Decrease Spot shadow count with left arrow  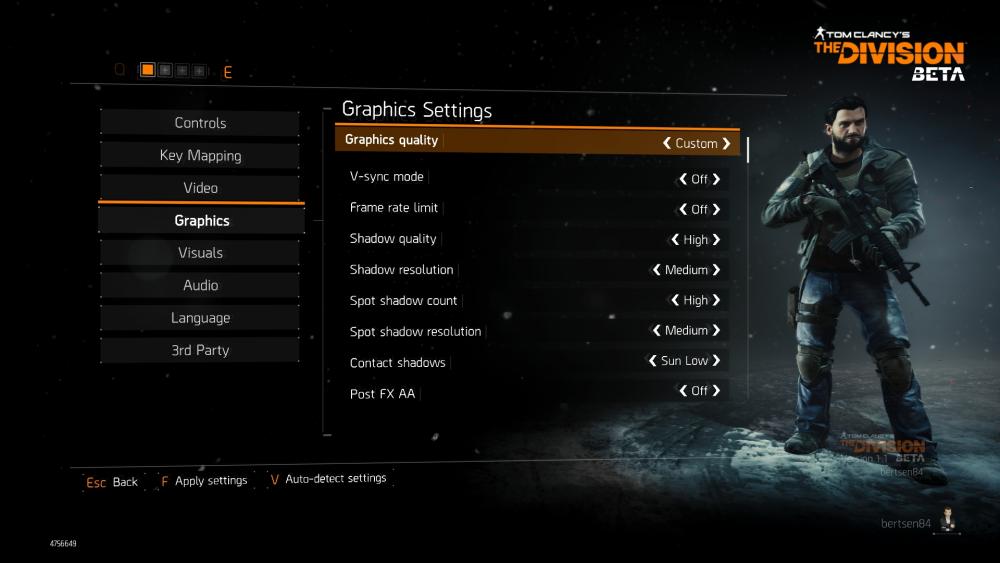click(x=675, y=300)
